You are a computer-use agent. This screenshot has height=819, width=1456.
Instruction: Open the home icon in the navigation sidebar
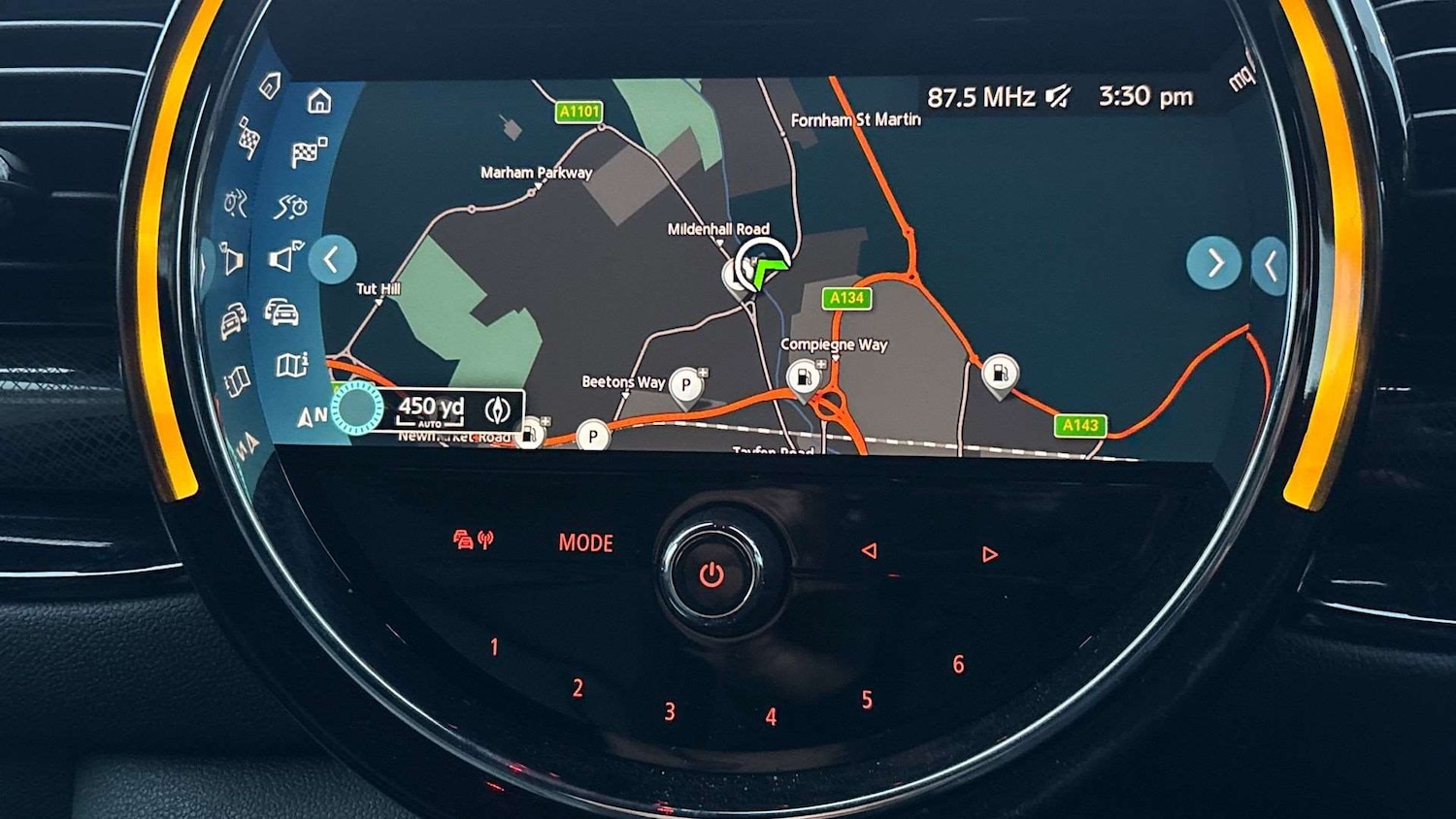(319, 102)
